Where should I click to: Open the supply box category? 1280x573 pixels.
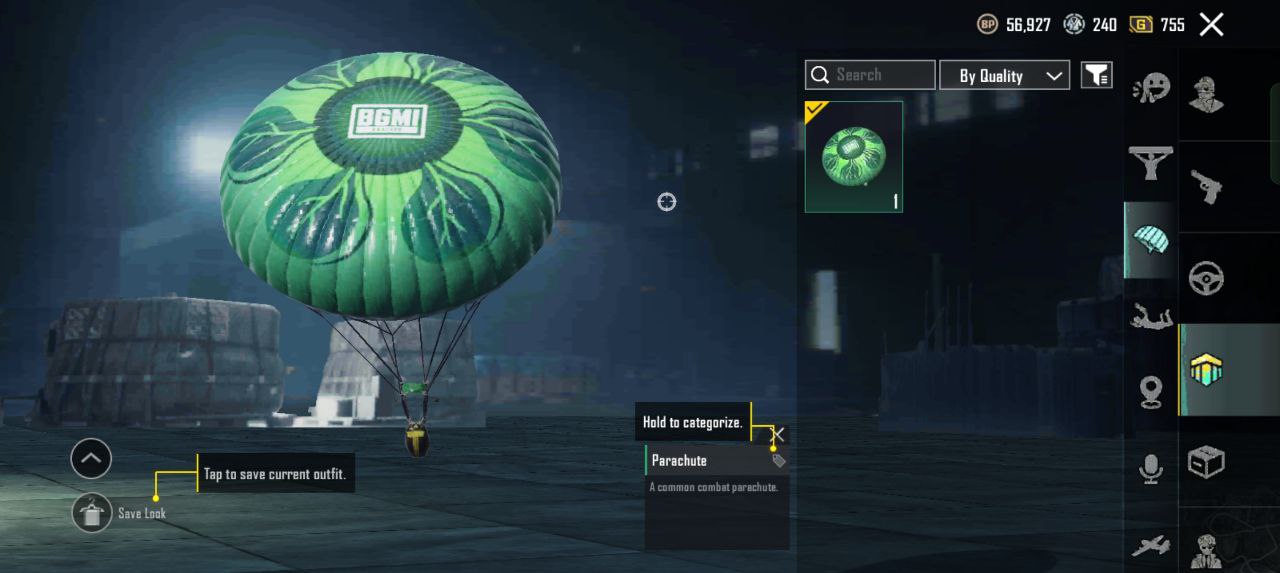pyautogui.click(x=1207, y=462)
